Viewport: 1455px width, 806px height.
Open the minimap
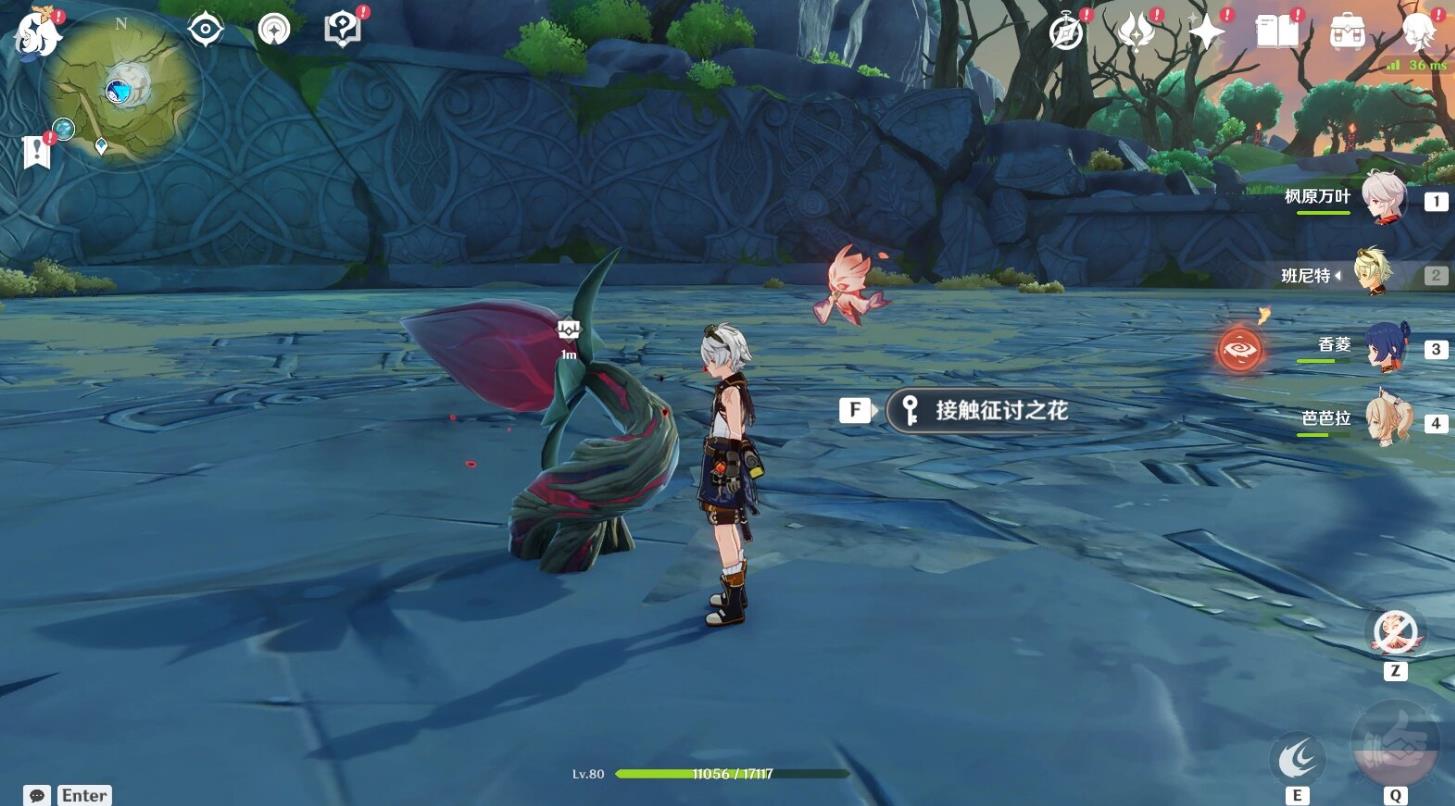pos(122,91)
